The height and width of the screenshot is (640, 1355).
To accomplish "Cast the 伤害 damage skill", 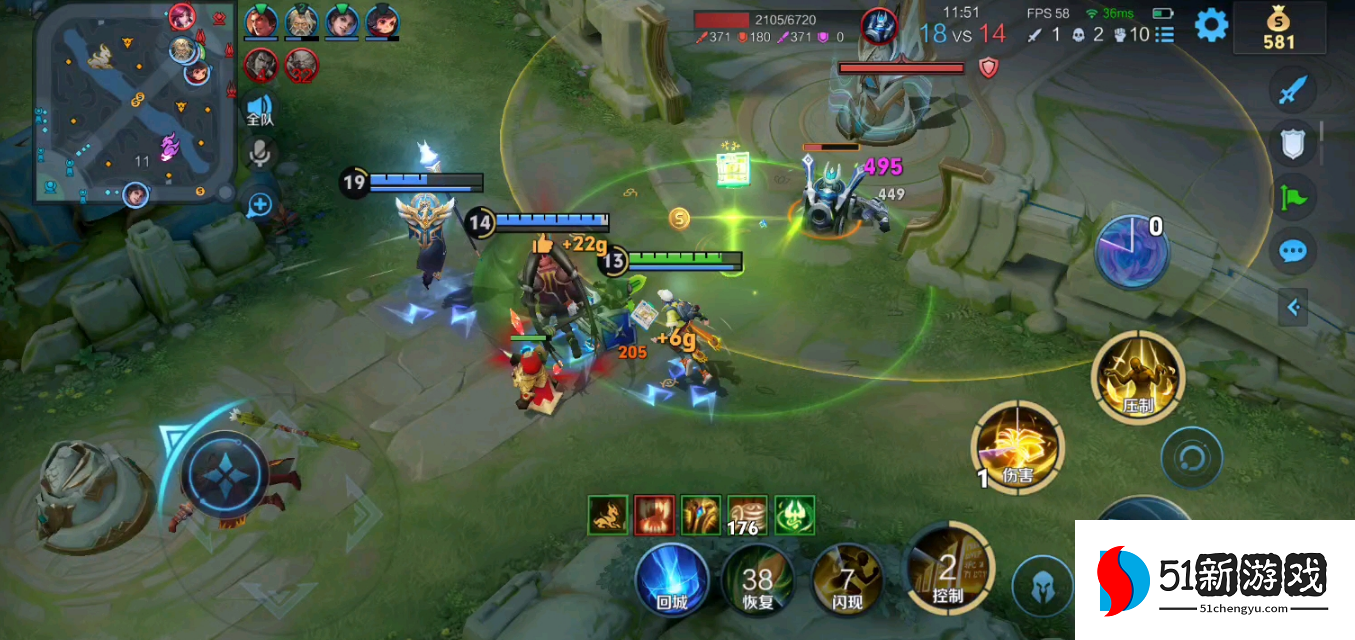I will [1018, 446].
